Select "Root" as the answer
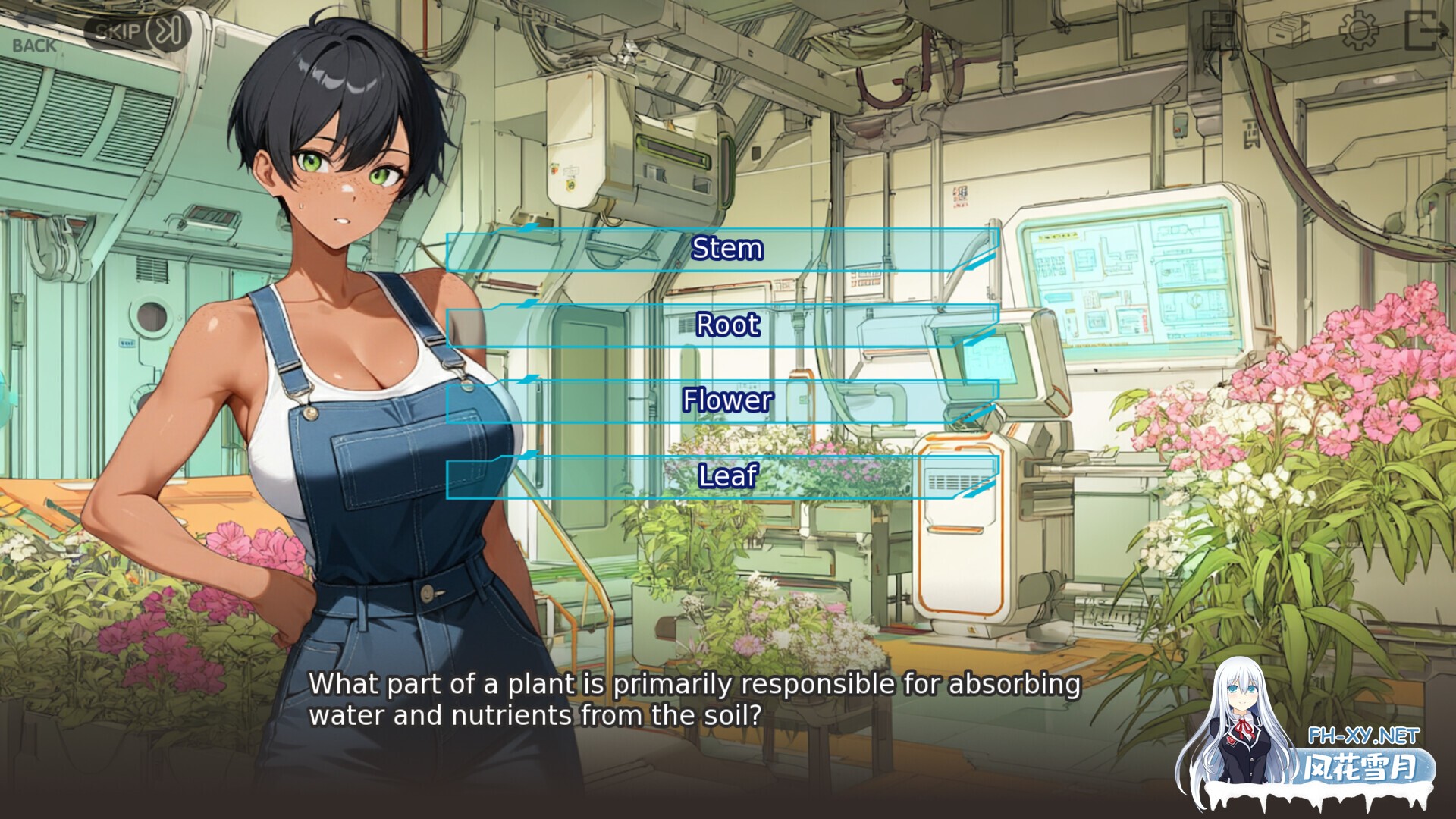 tap(726, 325)
